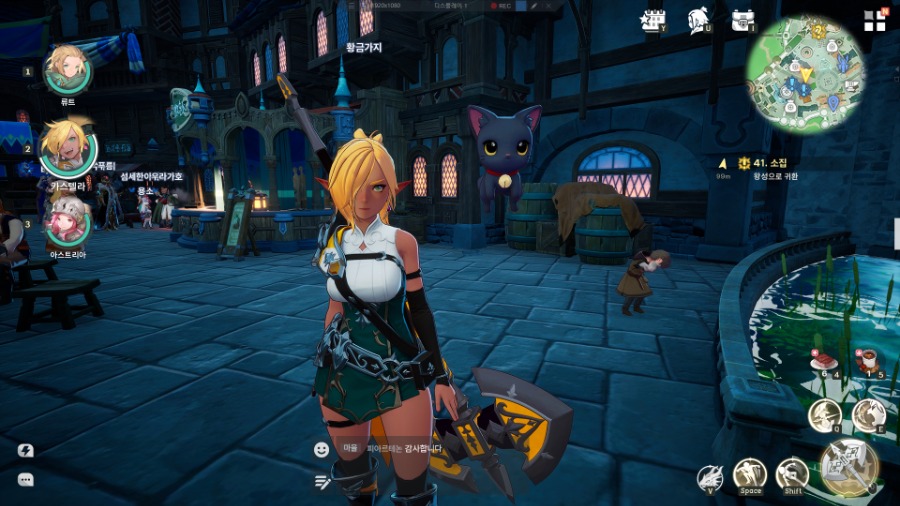Tap the jump action icon
This screenshot has height=506, width=900.
(750, 474)
